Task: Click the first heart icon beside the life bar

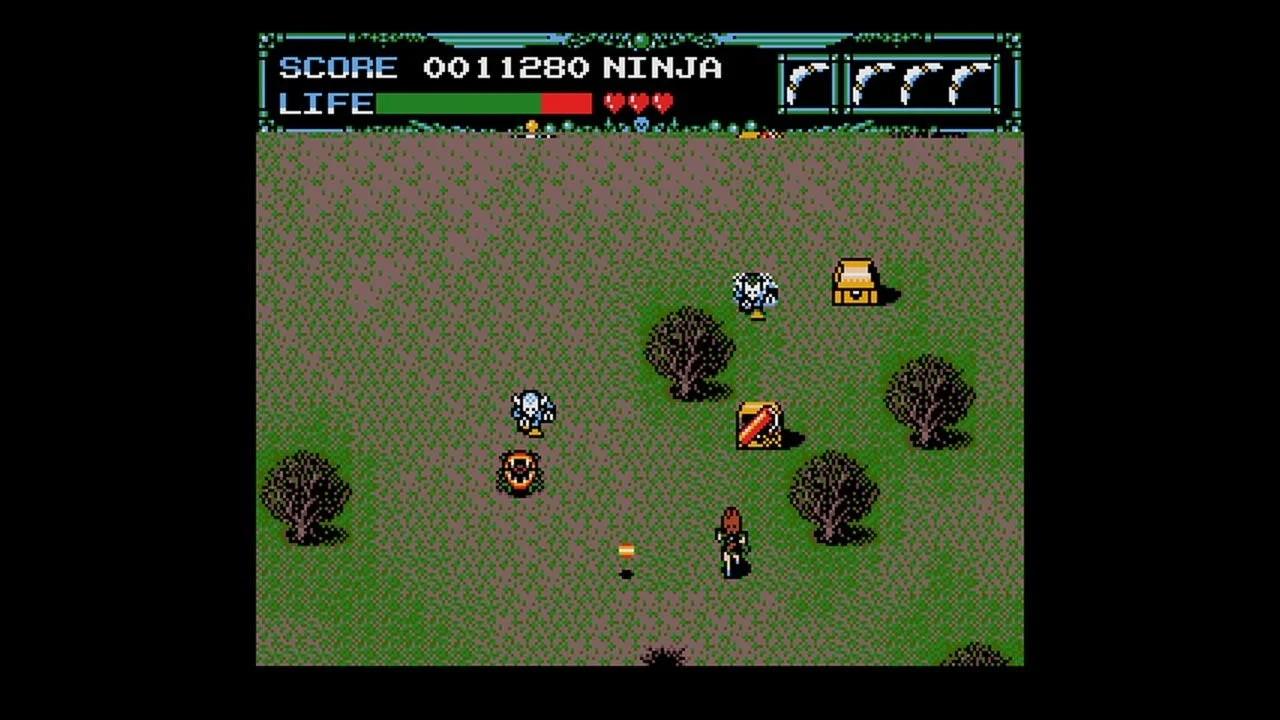Action: pos(613,101)
